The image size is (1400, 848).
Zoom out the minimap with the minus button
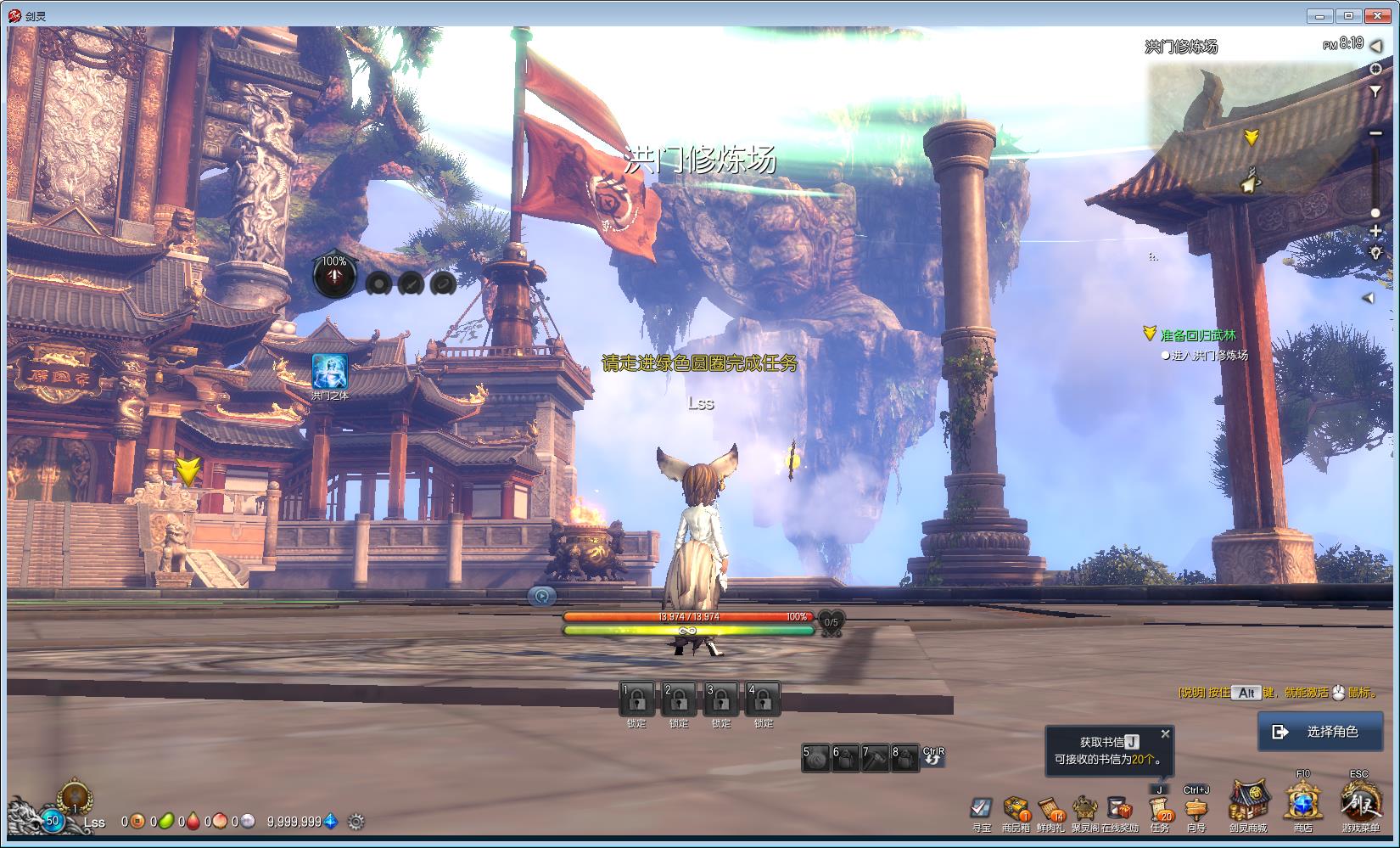[x=1375, y=133]
